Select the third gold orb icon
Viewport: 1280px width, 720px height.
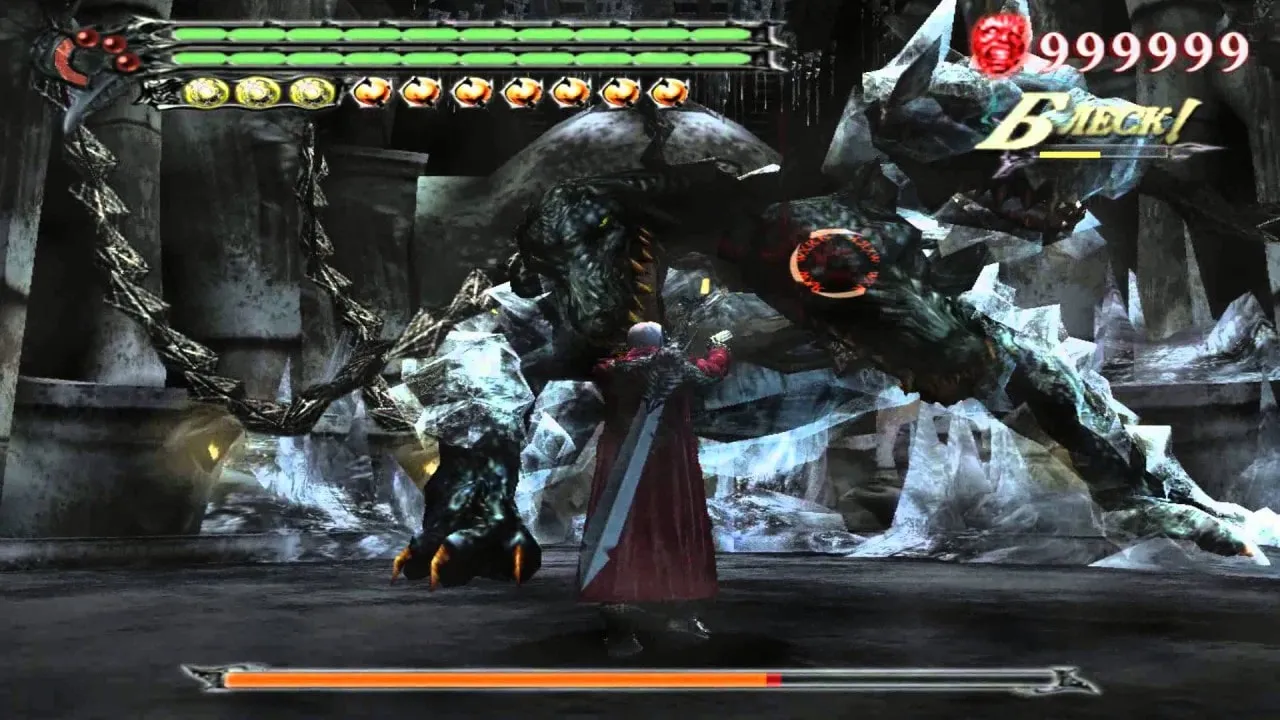(310, 91)
